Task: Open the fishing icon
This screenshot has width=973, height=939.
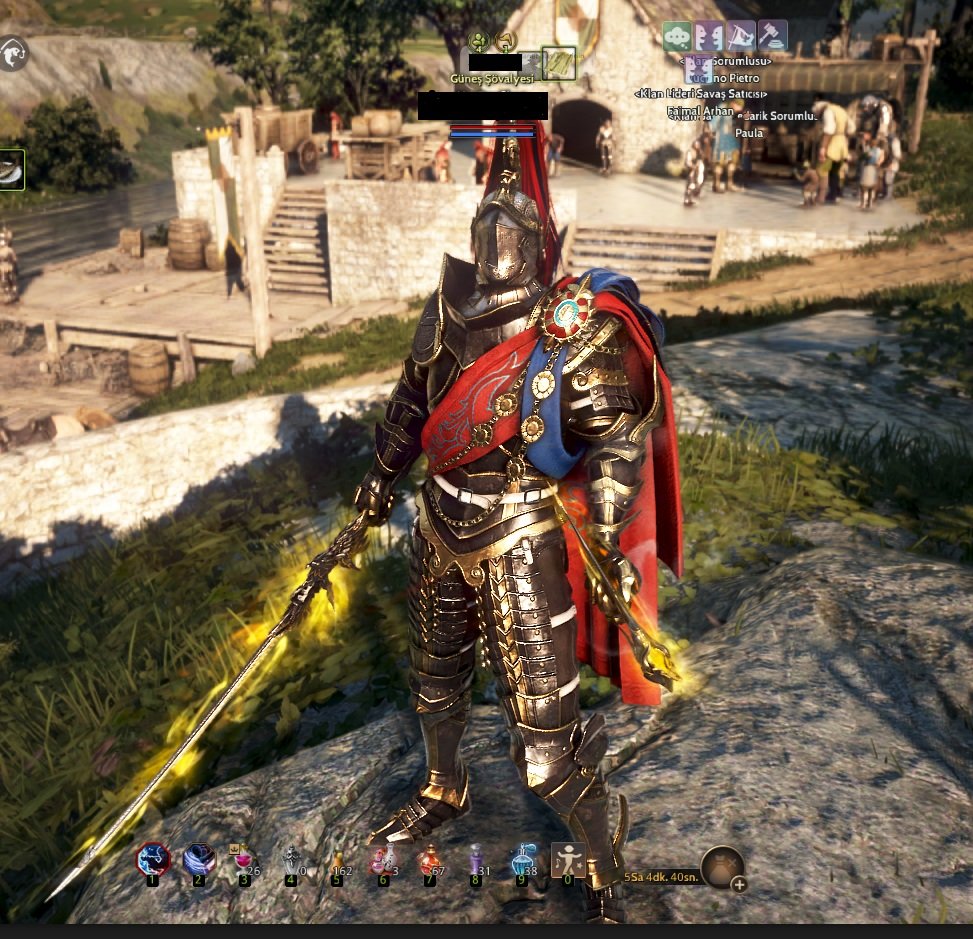Action: tap(12, 54)
